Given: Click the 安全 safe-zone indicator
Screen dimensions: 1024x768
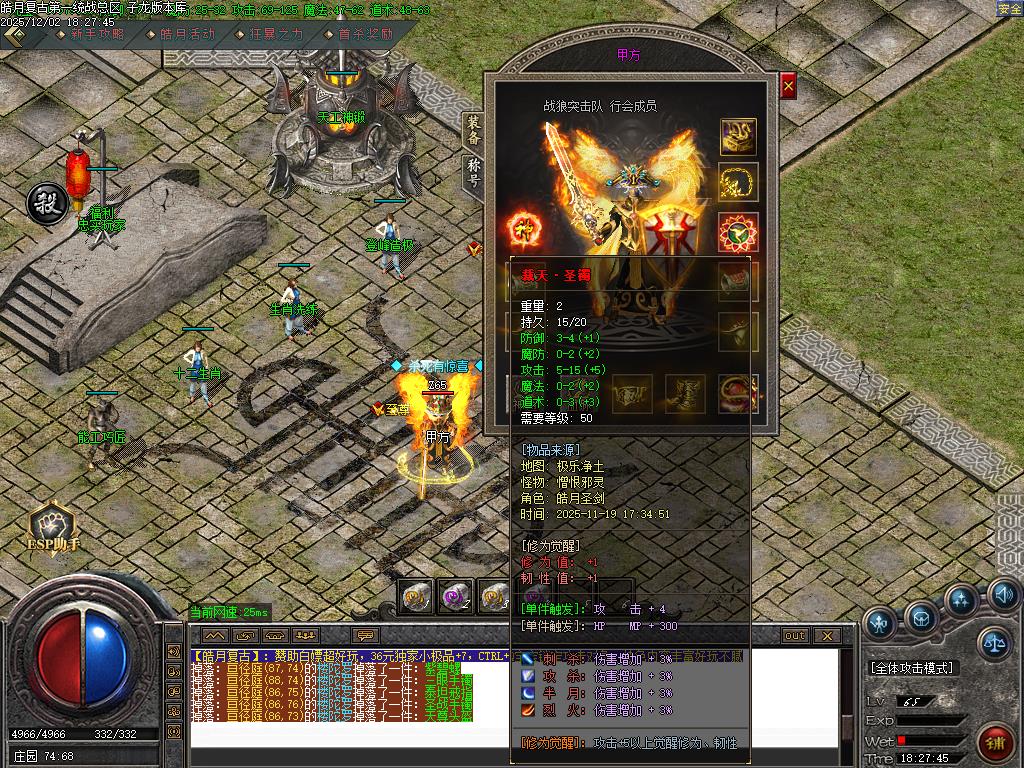Looking at the screenshot, I should coord(1009,9).
